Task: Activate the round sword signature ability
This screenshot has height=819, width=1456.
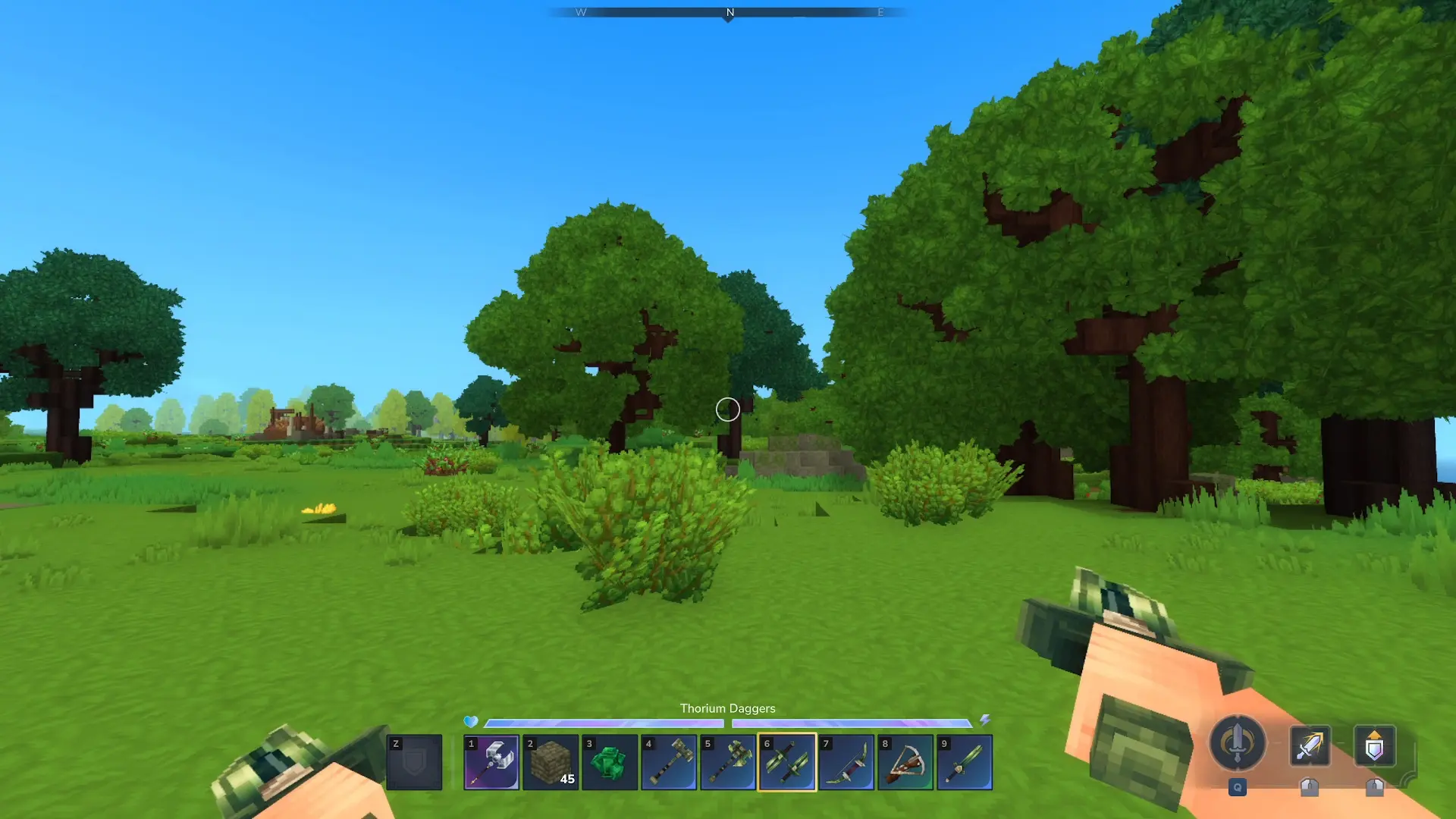Action: coord(1237,743)
